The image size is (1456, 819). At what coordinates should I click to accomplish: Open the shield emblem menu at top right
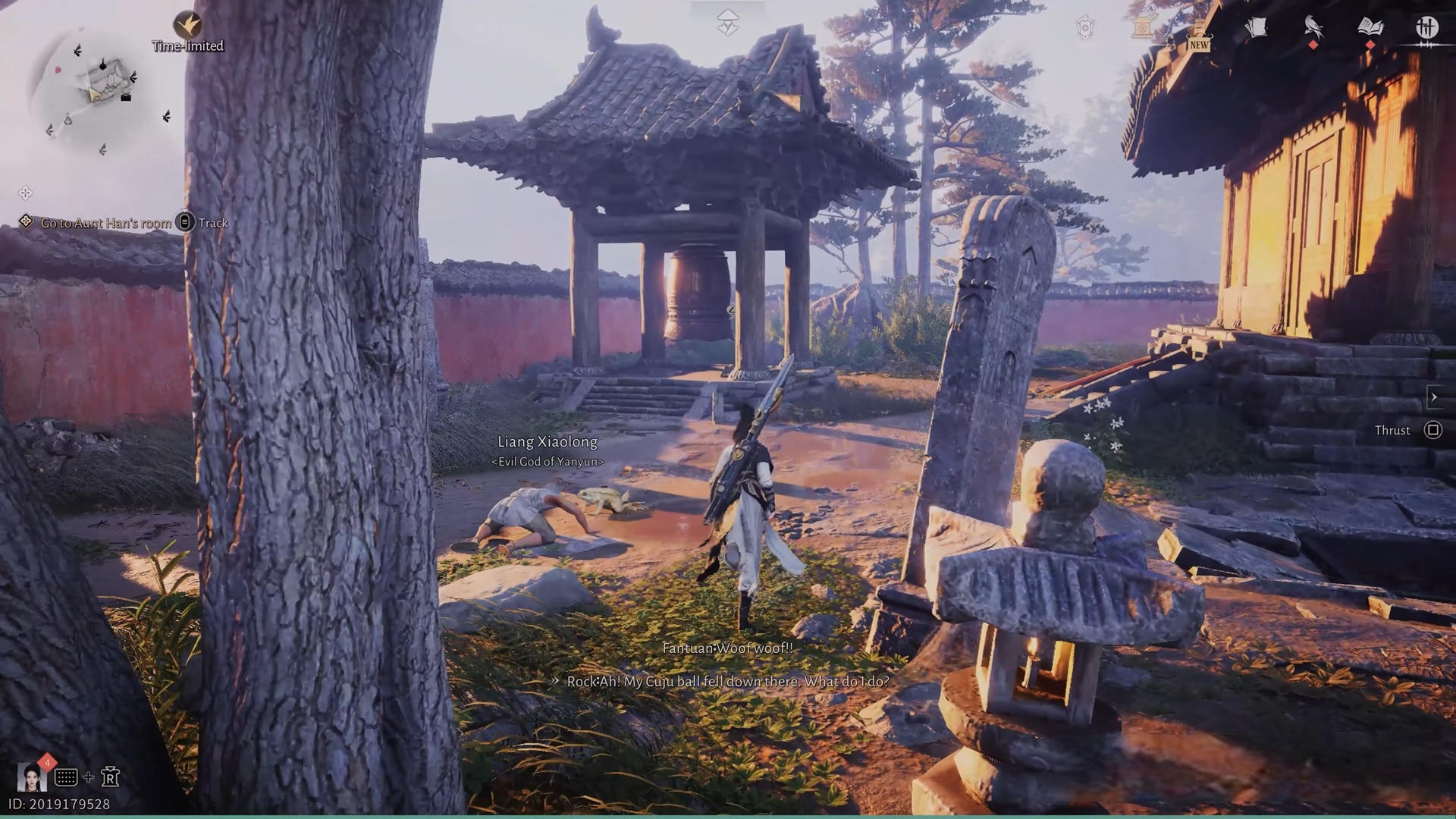click(1084, 27)
